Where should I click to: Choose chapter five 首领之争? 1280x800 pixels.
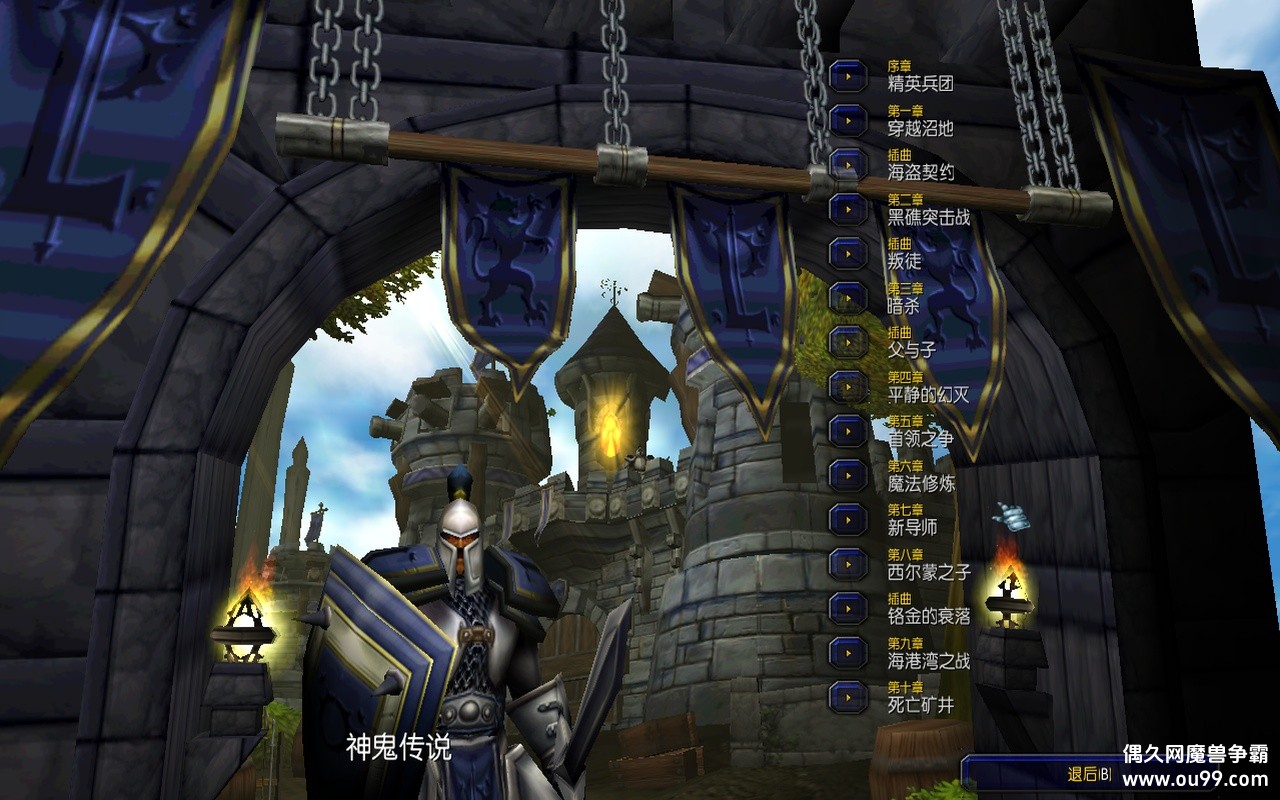848,430
